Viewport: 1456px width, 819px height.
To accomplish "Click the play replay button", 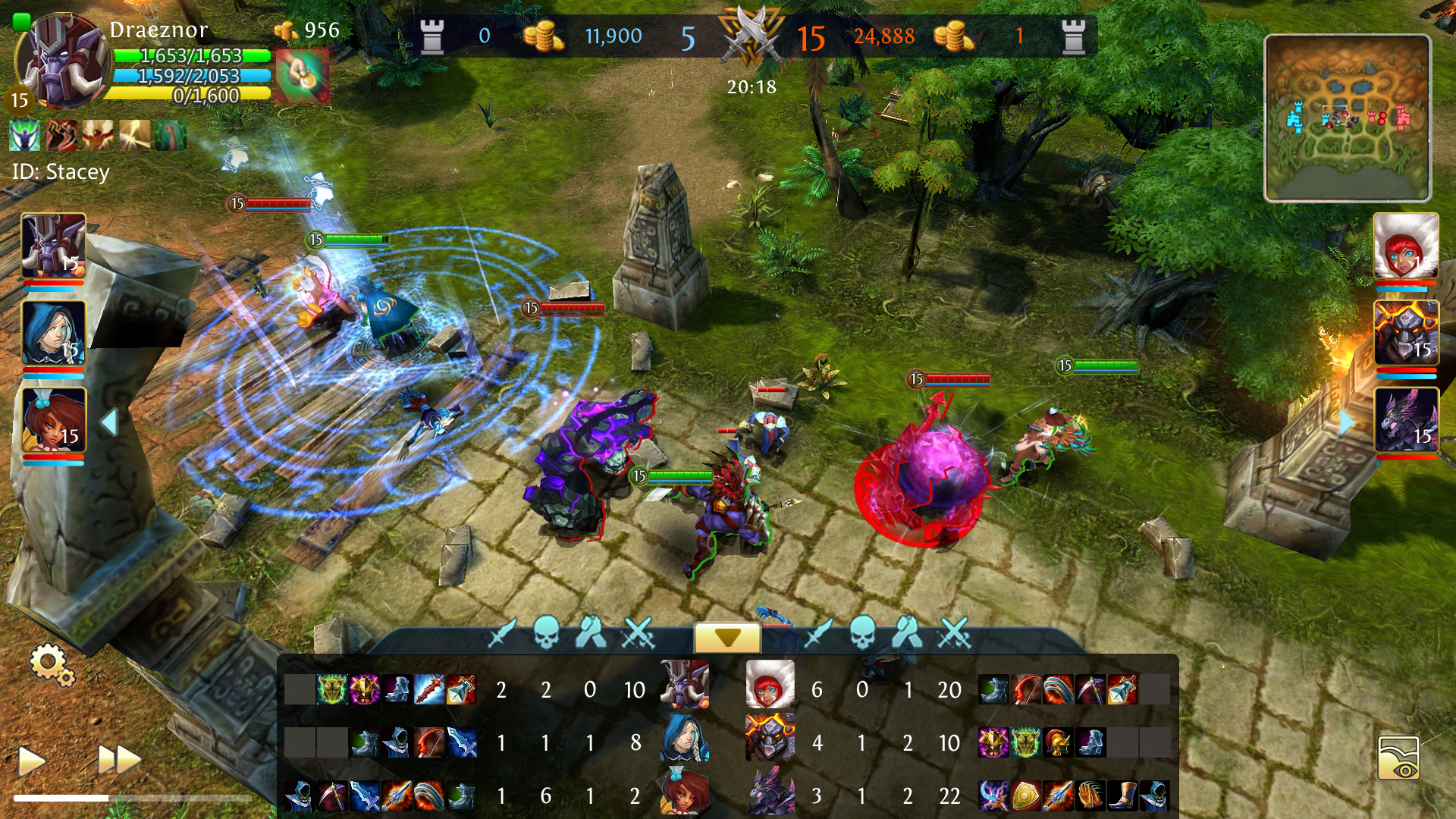I will (31, 760).
